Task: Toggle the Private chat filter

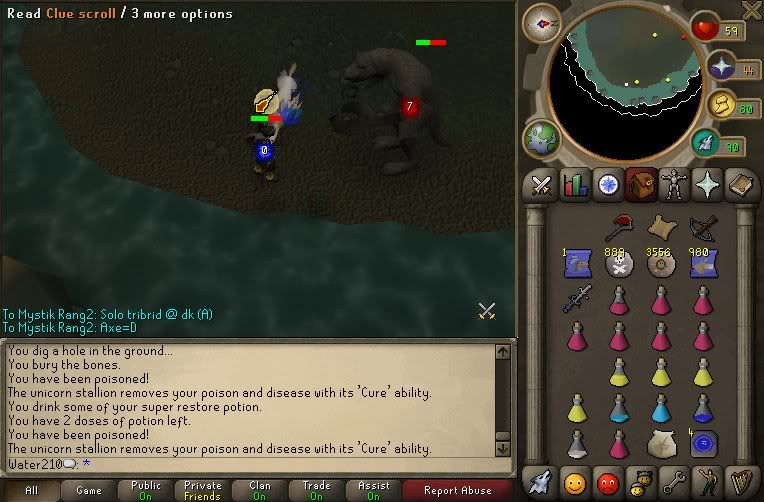Action: click(x=202, y=490)
